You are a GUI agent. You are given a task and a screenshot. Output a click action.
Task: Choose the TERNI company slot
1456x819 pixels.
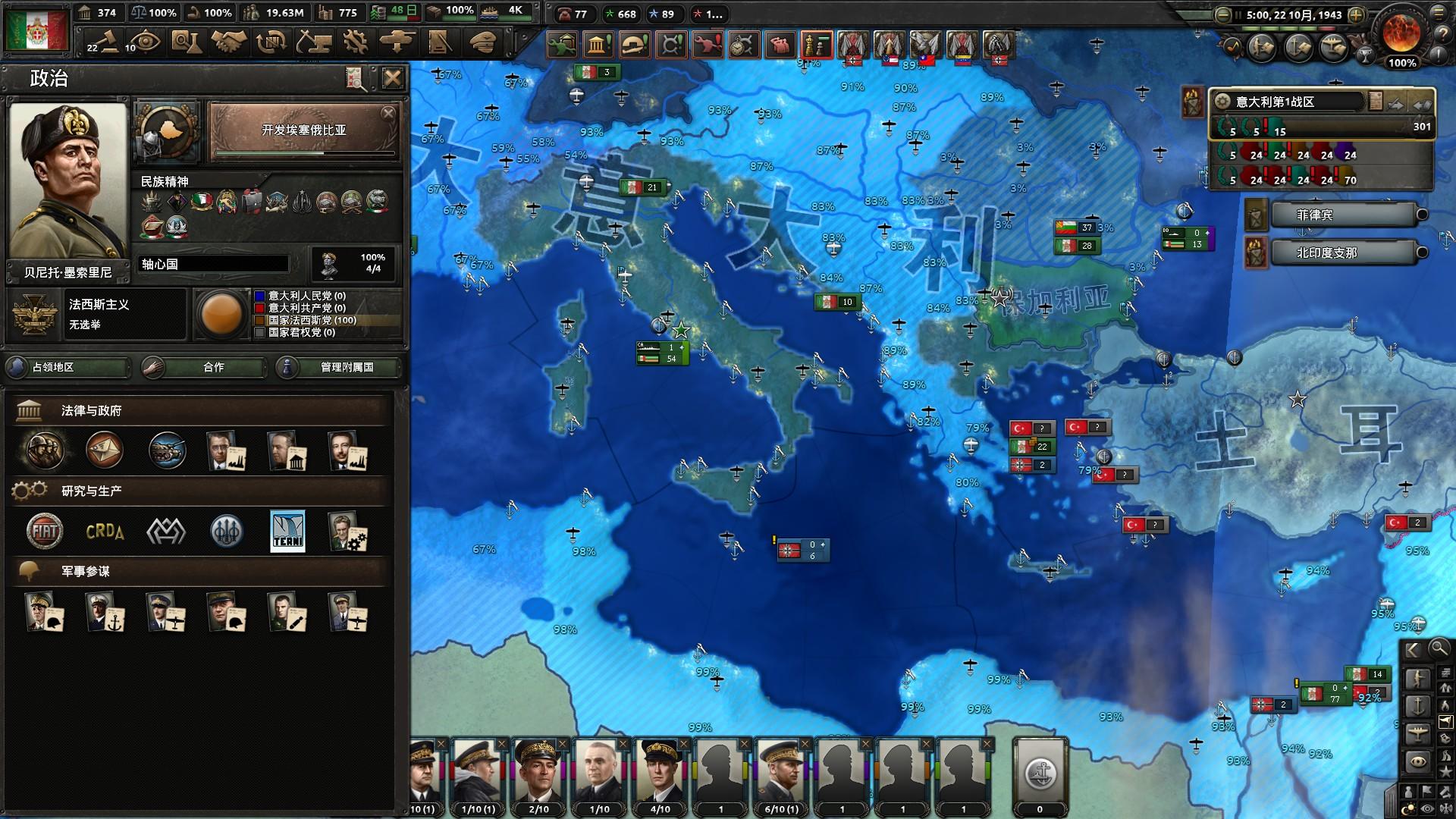click(287, 531)
